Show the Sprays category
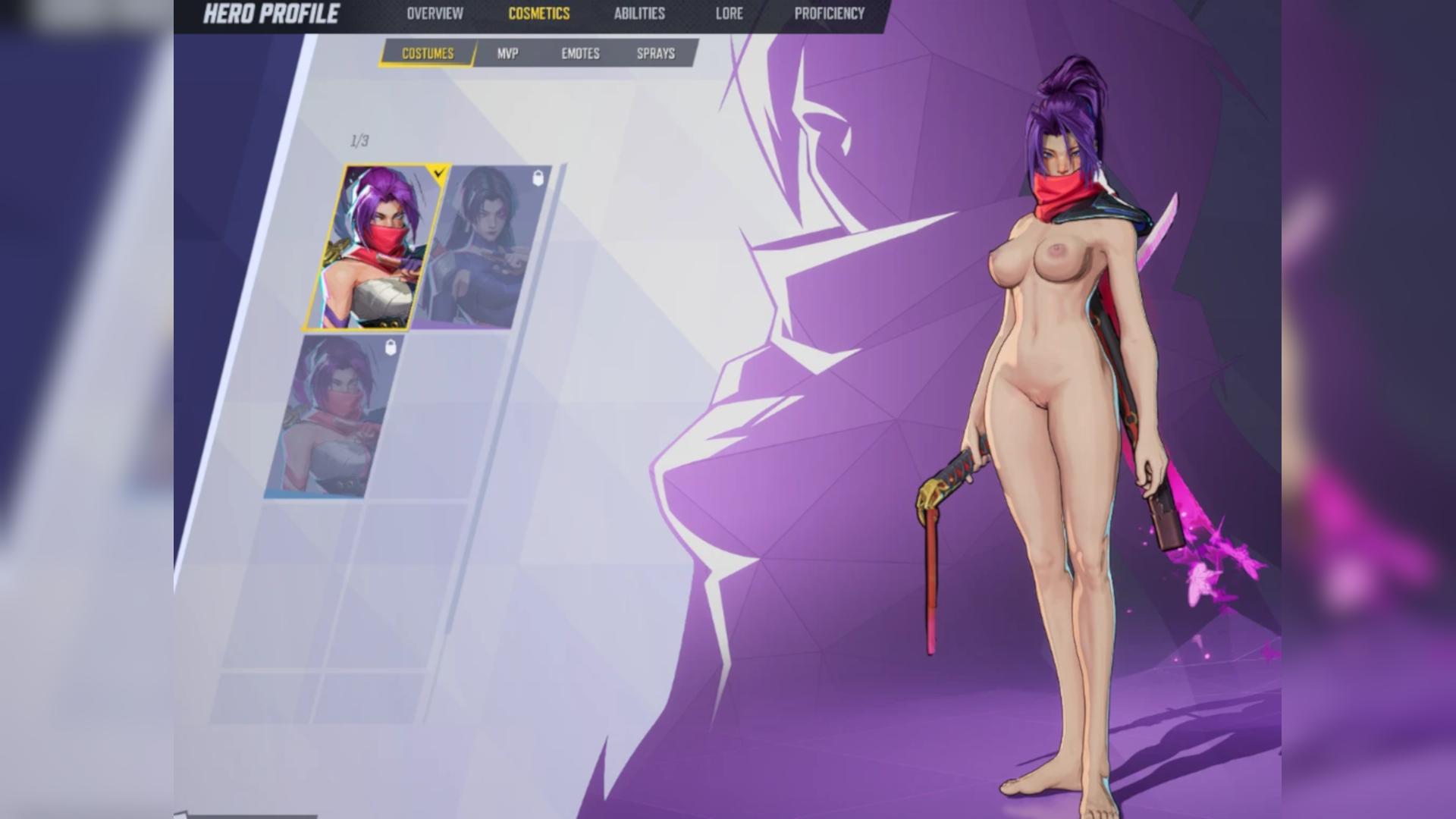The image size is (1456, 819). [x=655, y=54]
